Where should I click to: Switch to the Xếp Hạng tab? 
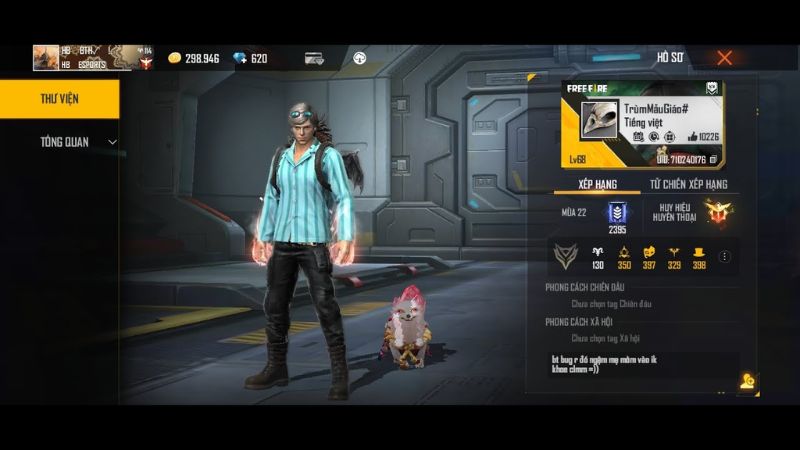[596, 185]
